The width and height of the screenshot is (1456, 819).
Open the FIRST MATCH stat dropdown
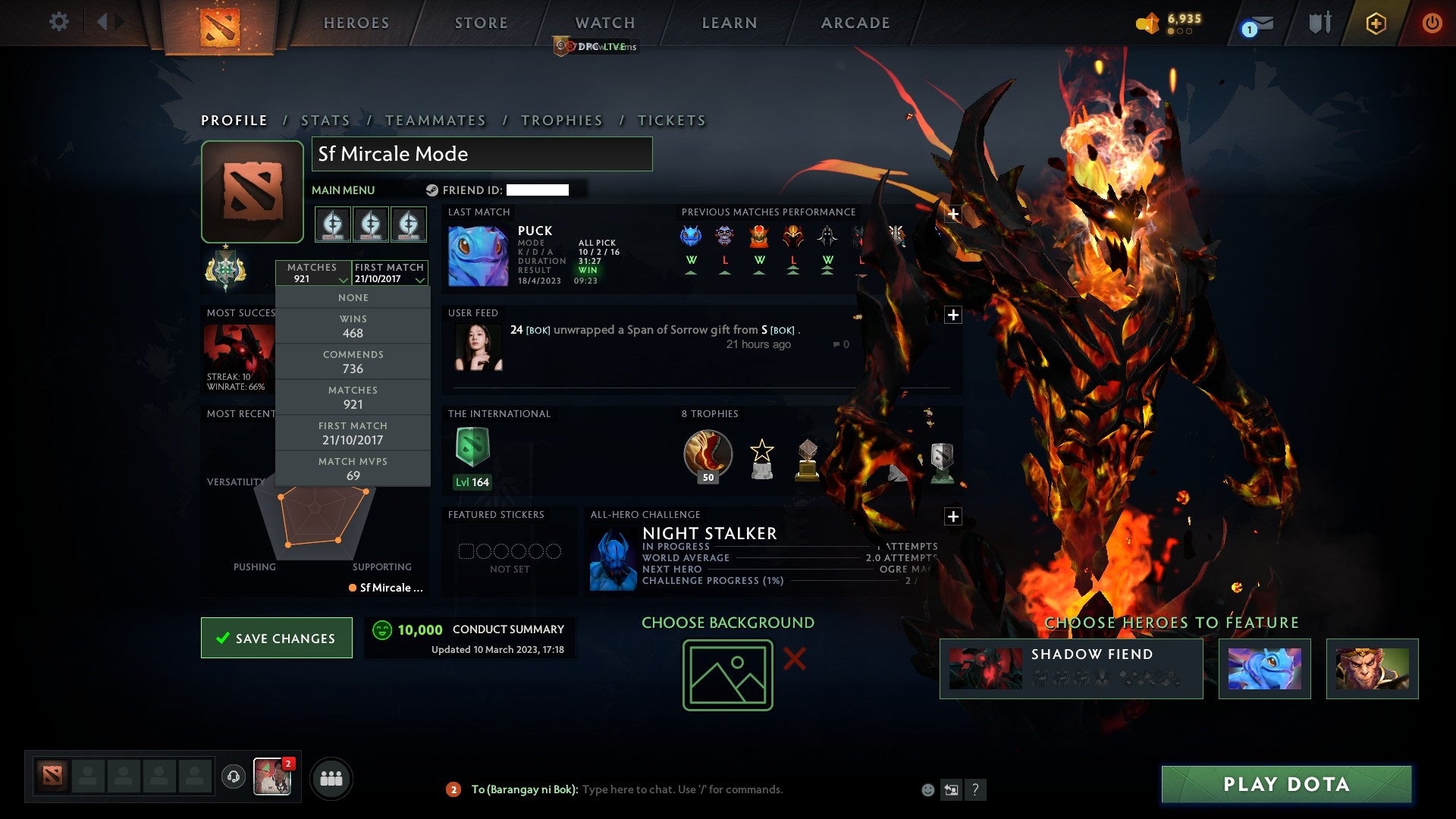(x=388, y=273)
